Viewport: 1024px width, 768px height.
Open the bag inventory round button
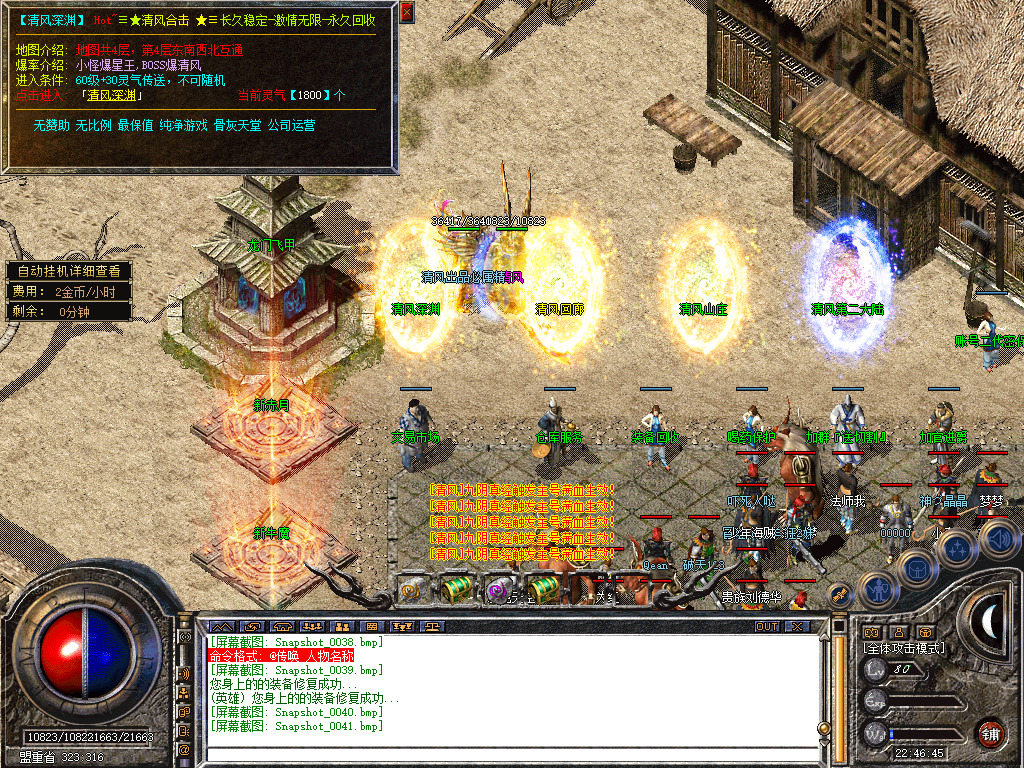(x=917, y=566)
